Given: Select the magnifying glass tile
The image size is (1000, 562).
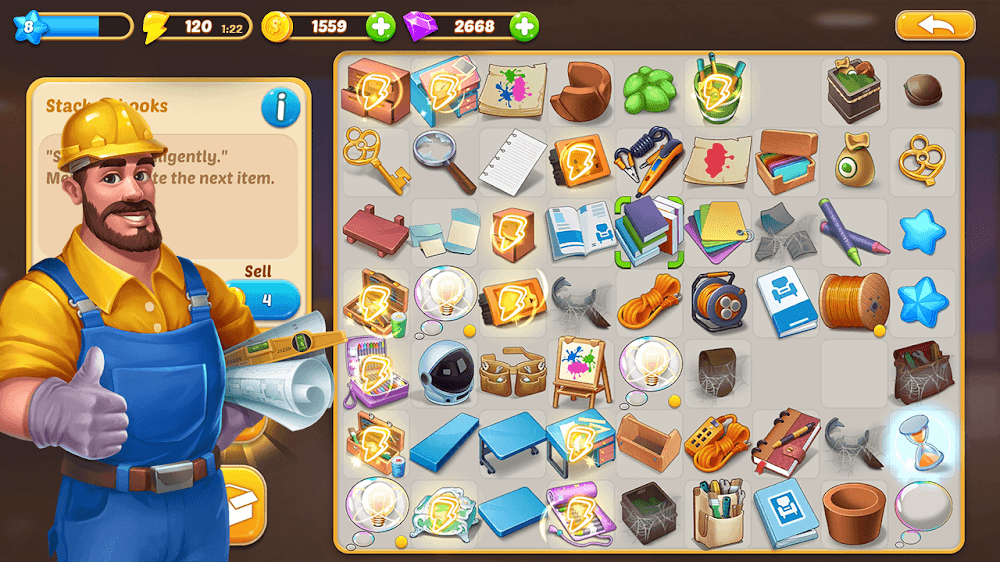Looking at the screenshot, I should click(x=444, y=160).
